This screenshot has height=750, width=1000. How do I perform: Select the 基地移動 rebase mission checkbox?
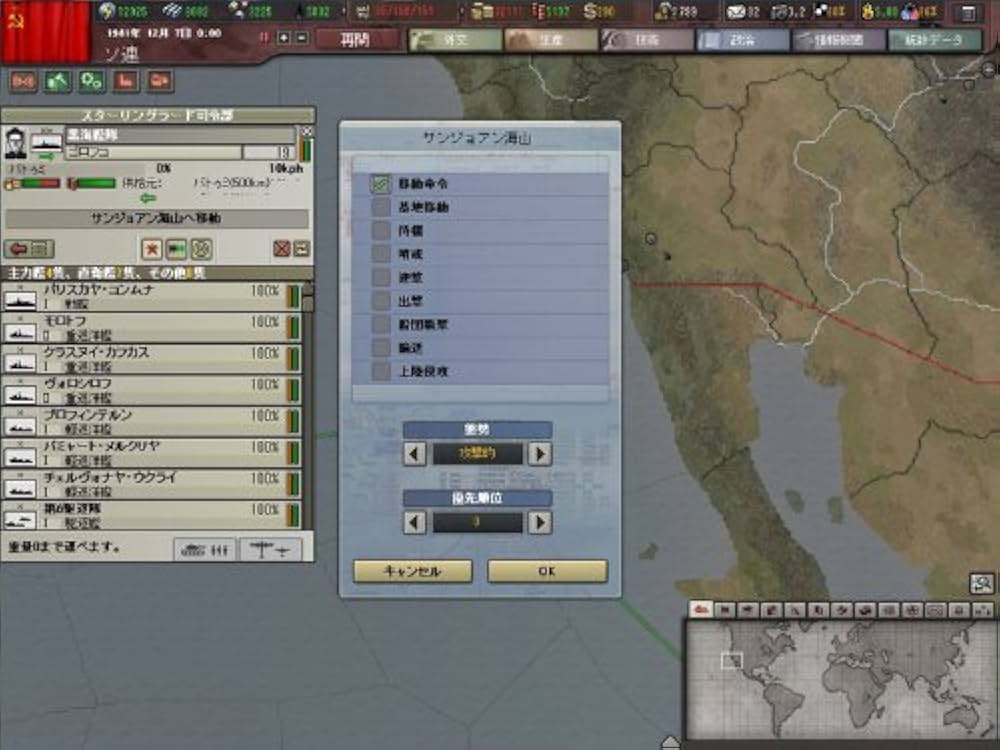click(x=381, y=207)
